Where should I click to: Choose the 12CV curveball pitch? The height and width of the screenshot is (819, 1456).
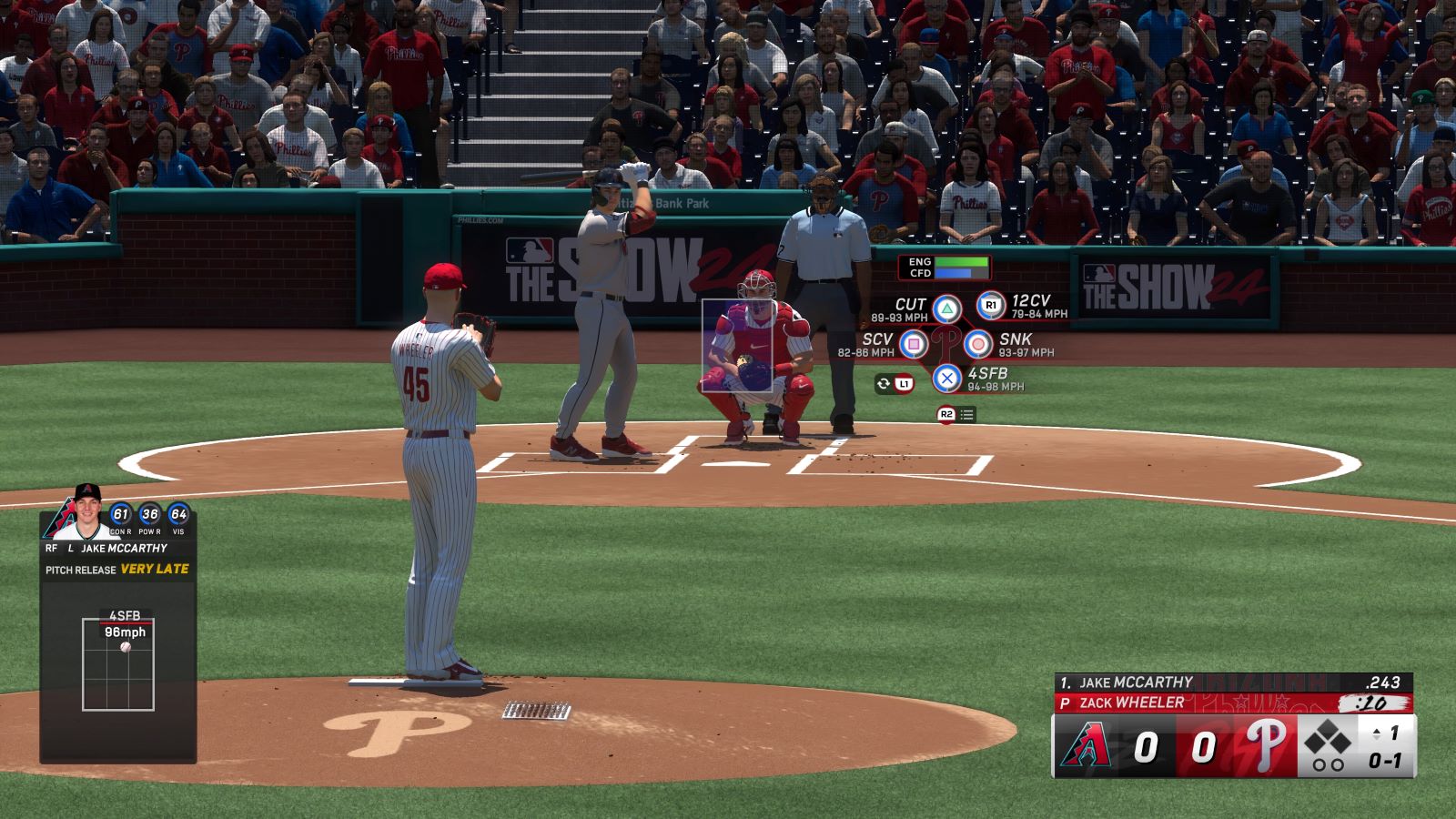[x=991, y=306]
